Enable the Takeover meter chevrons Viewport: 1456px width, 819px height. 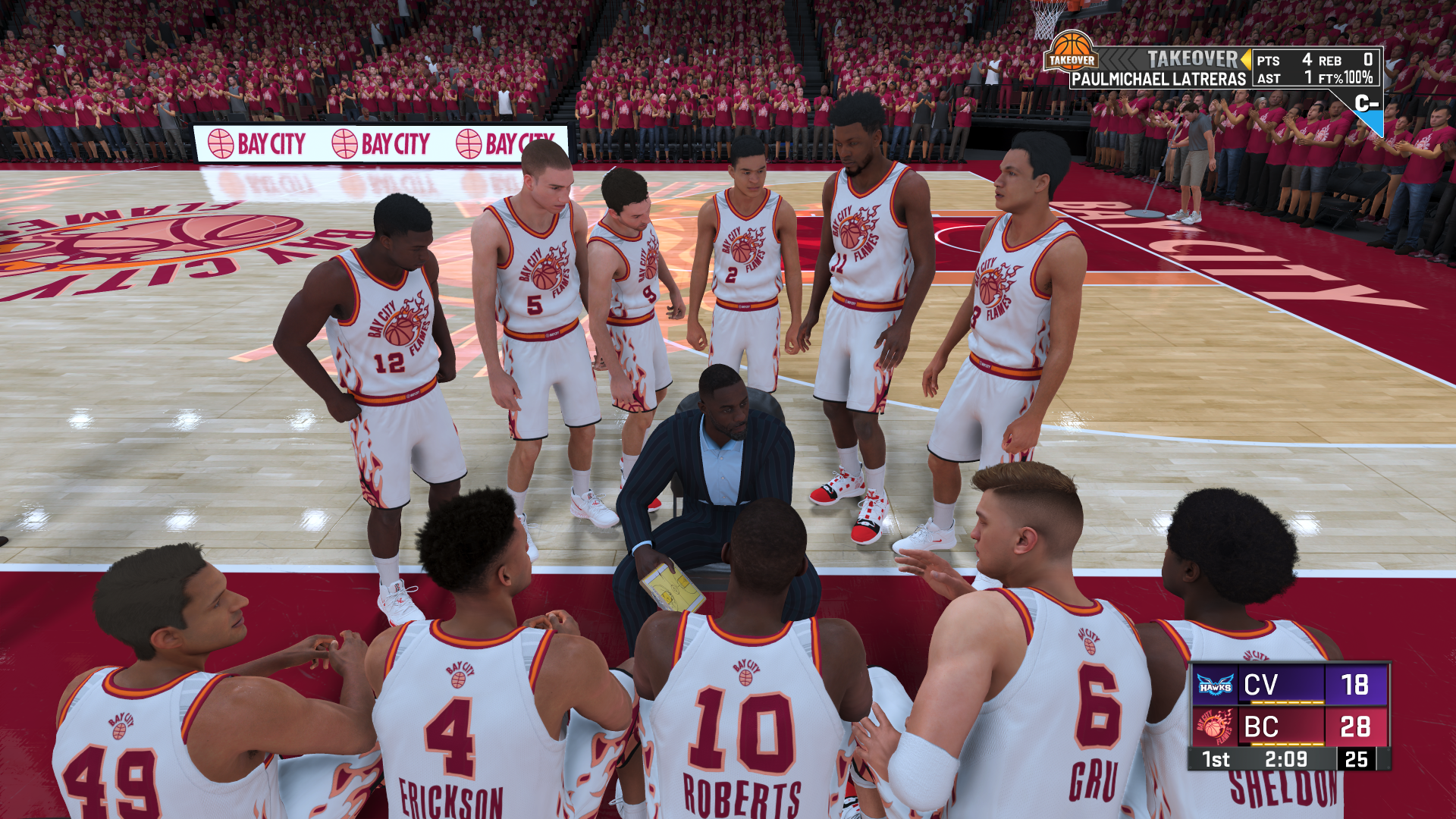coord(1117,58)
